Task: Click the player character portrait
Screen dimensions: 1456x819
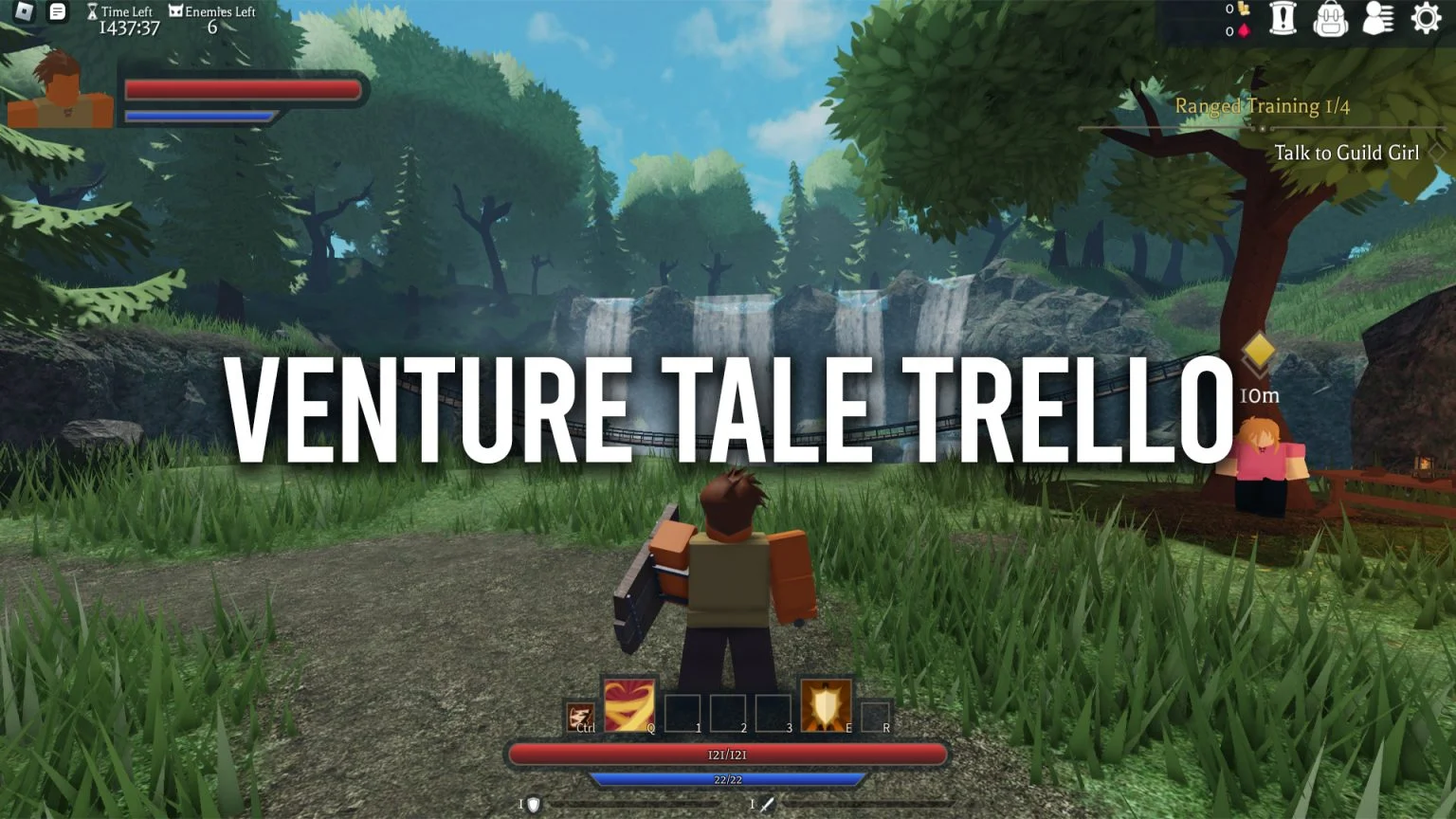Action: (60, 93)
